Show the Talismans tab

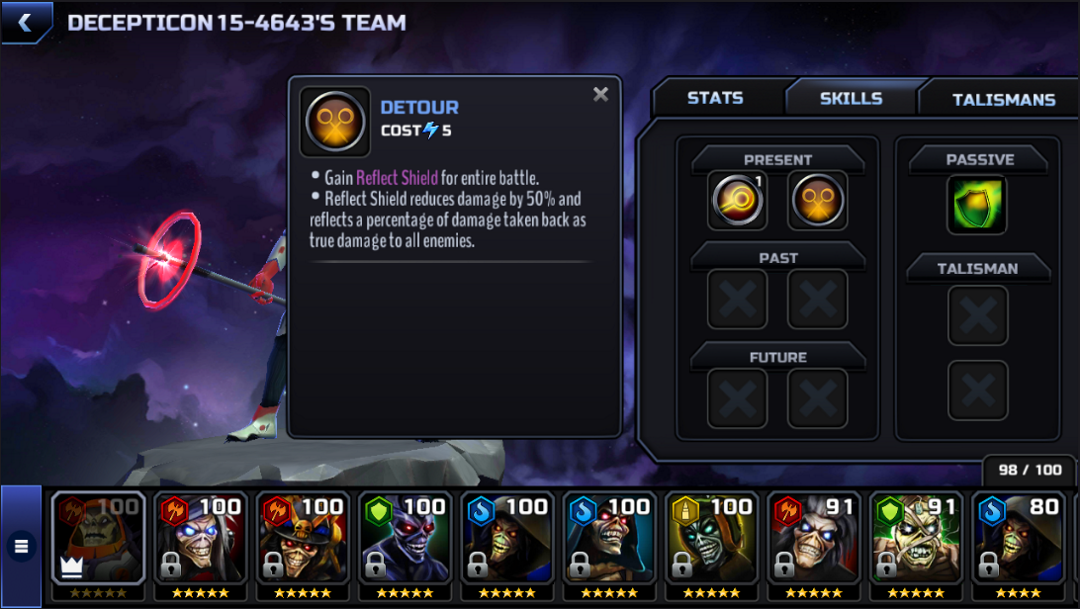1003,99
